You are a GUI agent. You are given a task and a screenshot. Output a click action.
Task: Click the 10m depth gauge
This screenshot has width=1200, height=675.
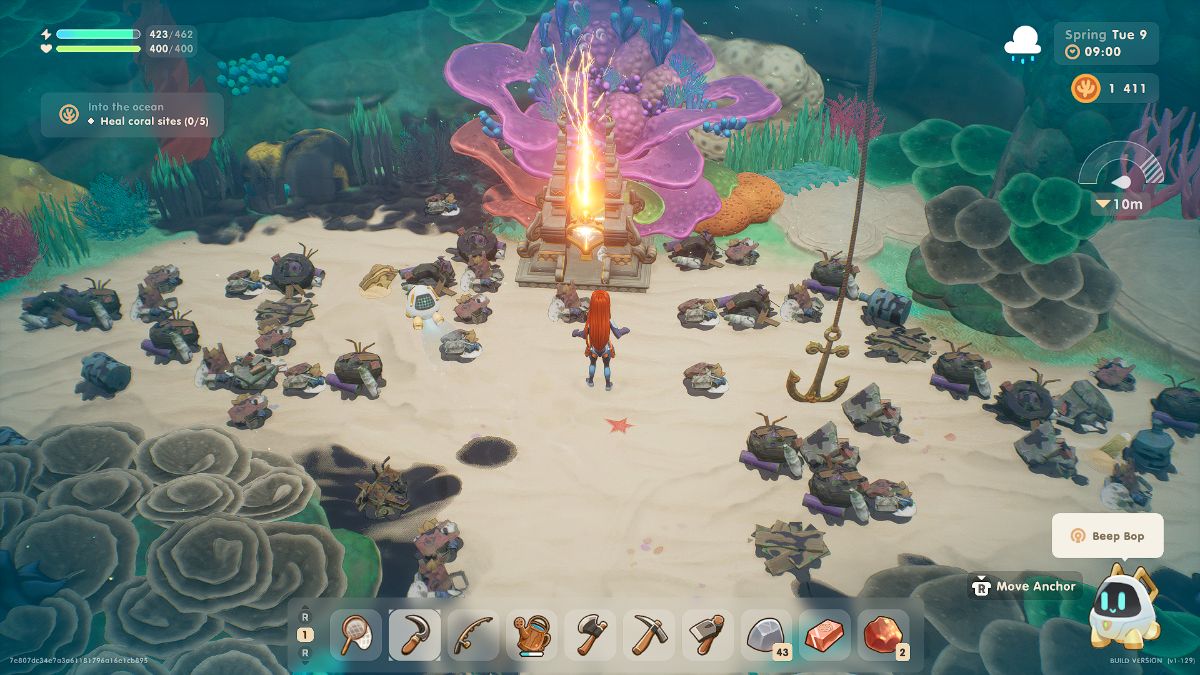[x=1124, y=182]
